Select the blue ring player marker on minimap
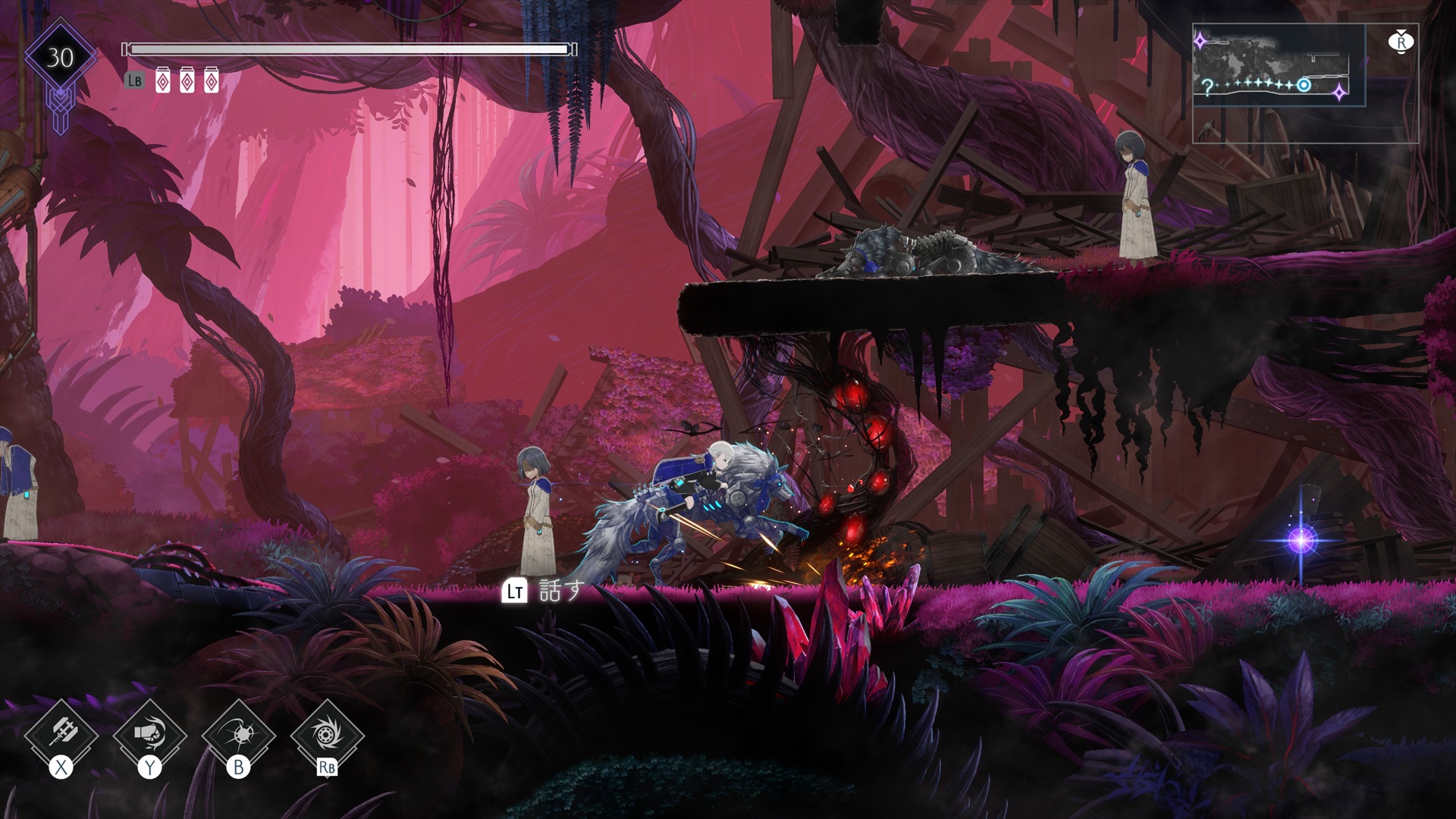This screenshot has width=1456, height=819. click(1303, 85)
